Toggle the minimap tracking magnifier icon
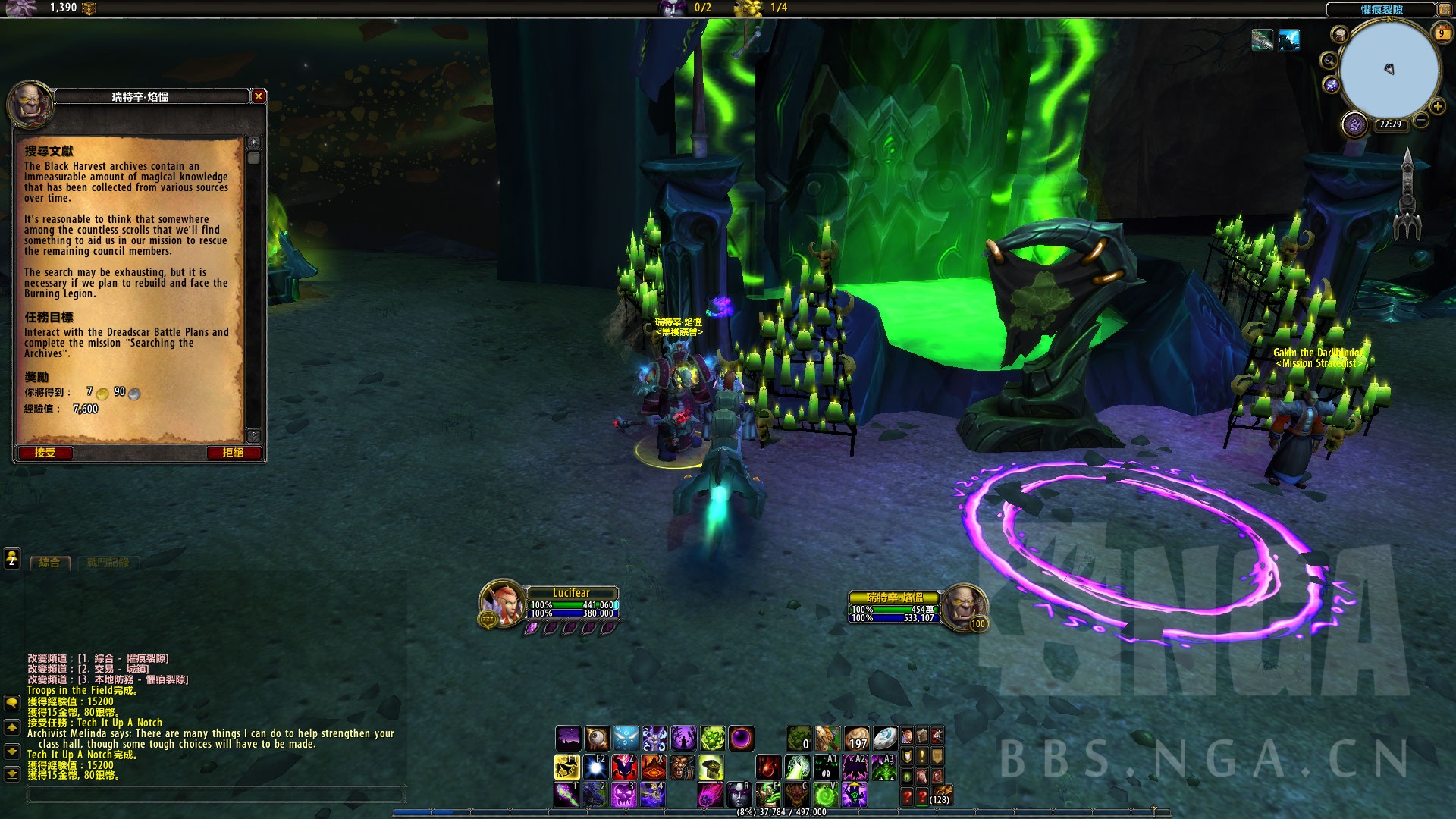This screenshot has width=1456, height=819. pyautogui.click(x=1329, y=61)
